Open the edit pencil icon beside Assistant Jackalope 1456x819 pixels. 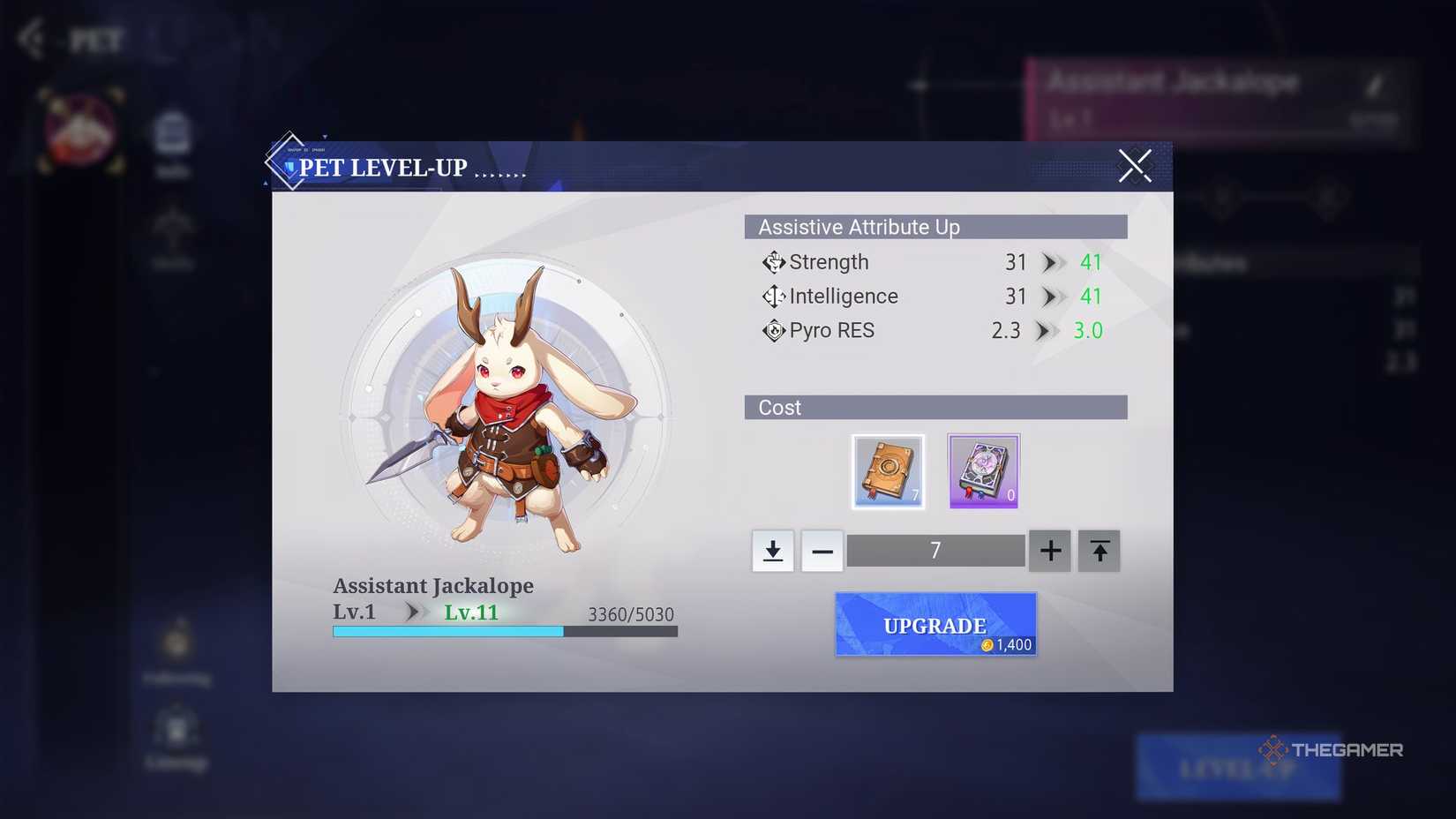point(1375,83)
